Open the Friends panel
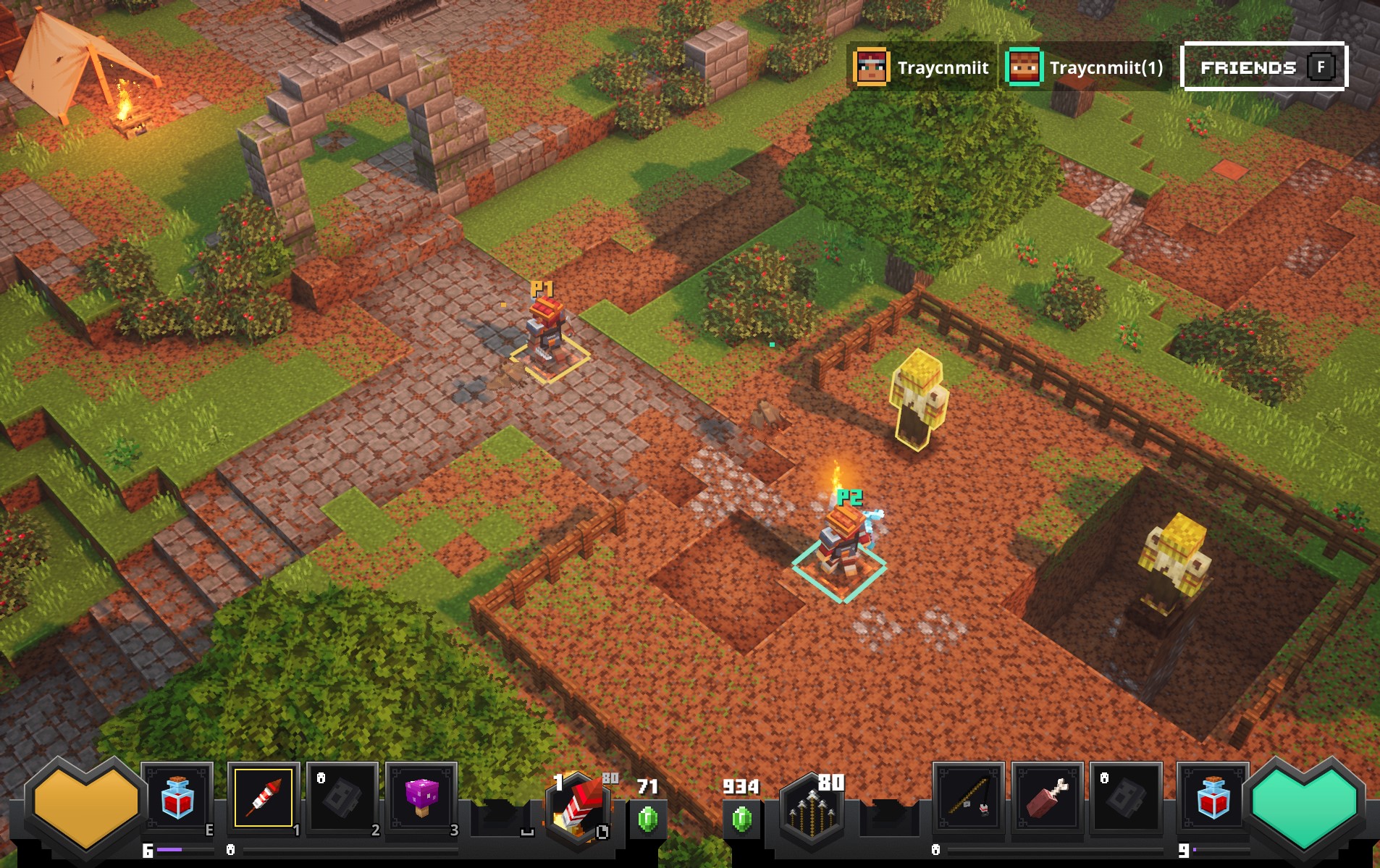This screenshot has height=868, width=1380. [1263, 67]
